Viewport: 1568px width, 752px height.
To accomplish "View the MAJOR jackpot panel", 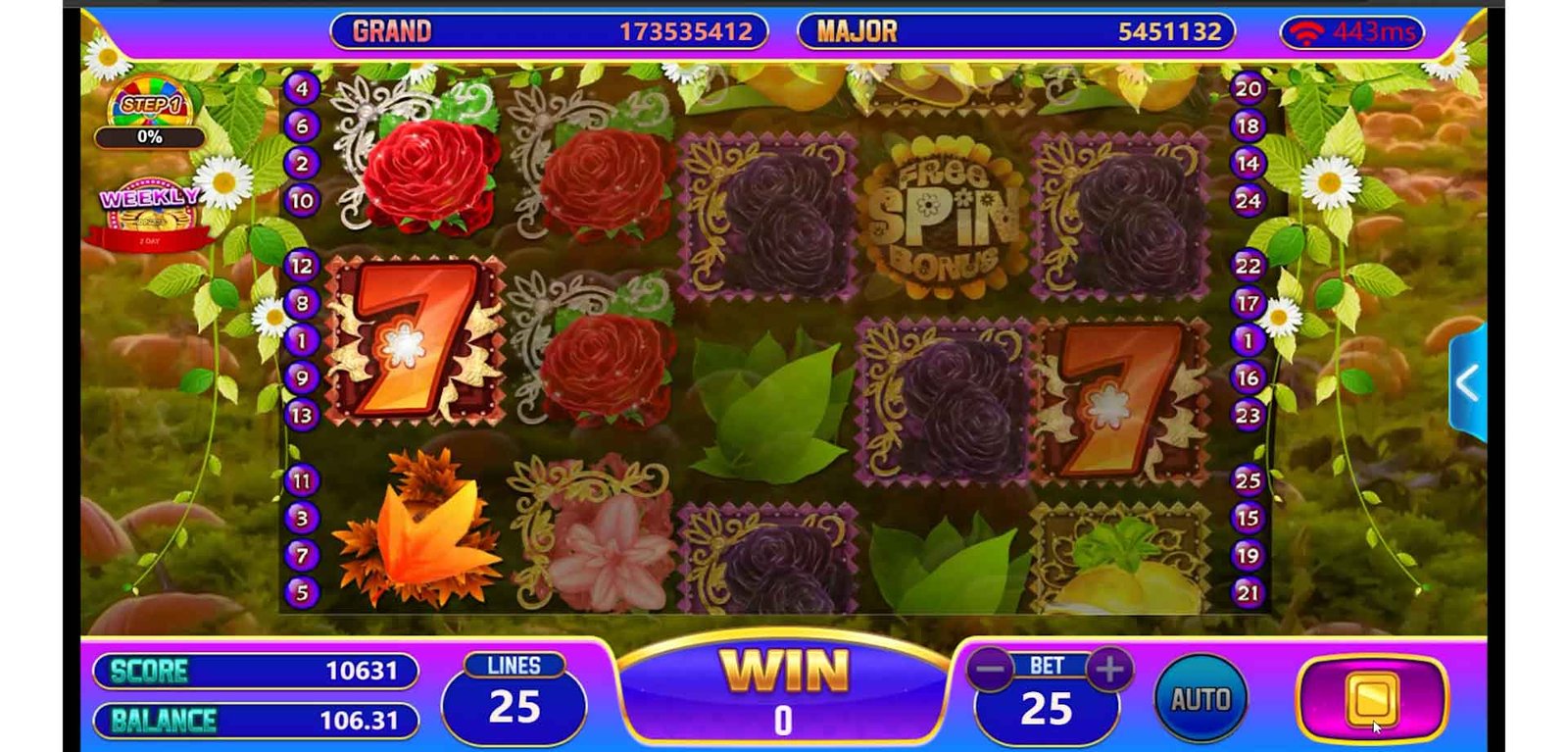I will [1016, 31].
